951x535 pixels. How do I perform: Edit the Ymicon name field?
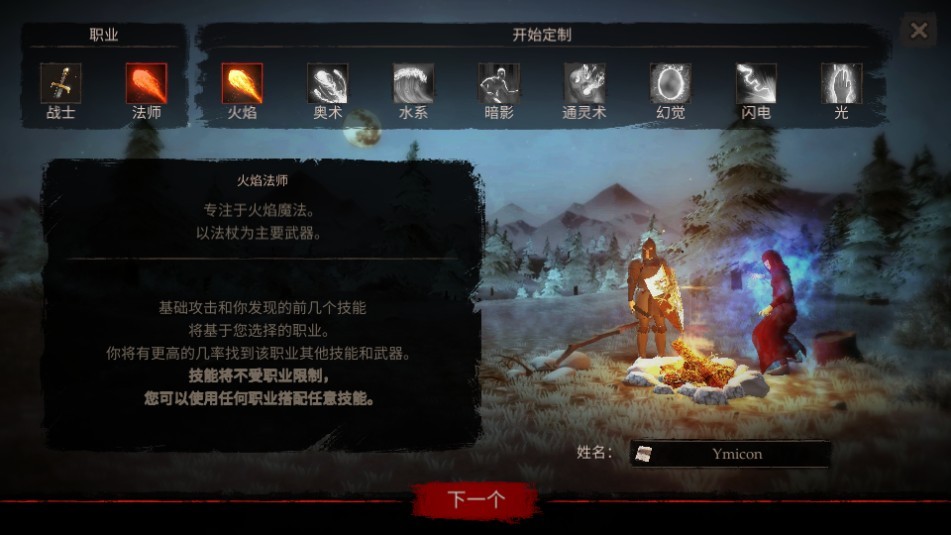(x=736, y=454)
